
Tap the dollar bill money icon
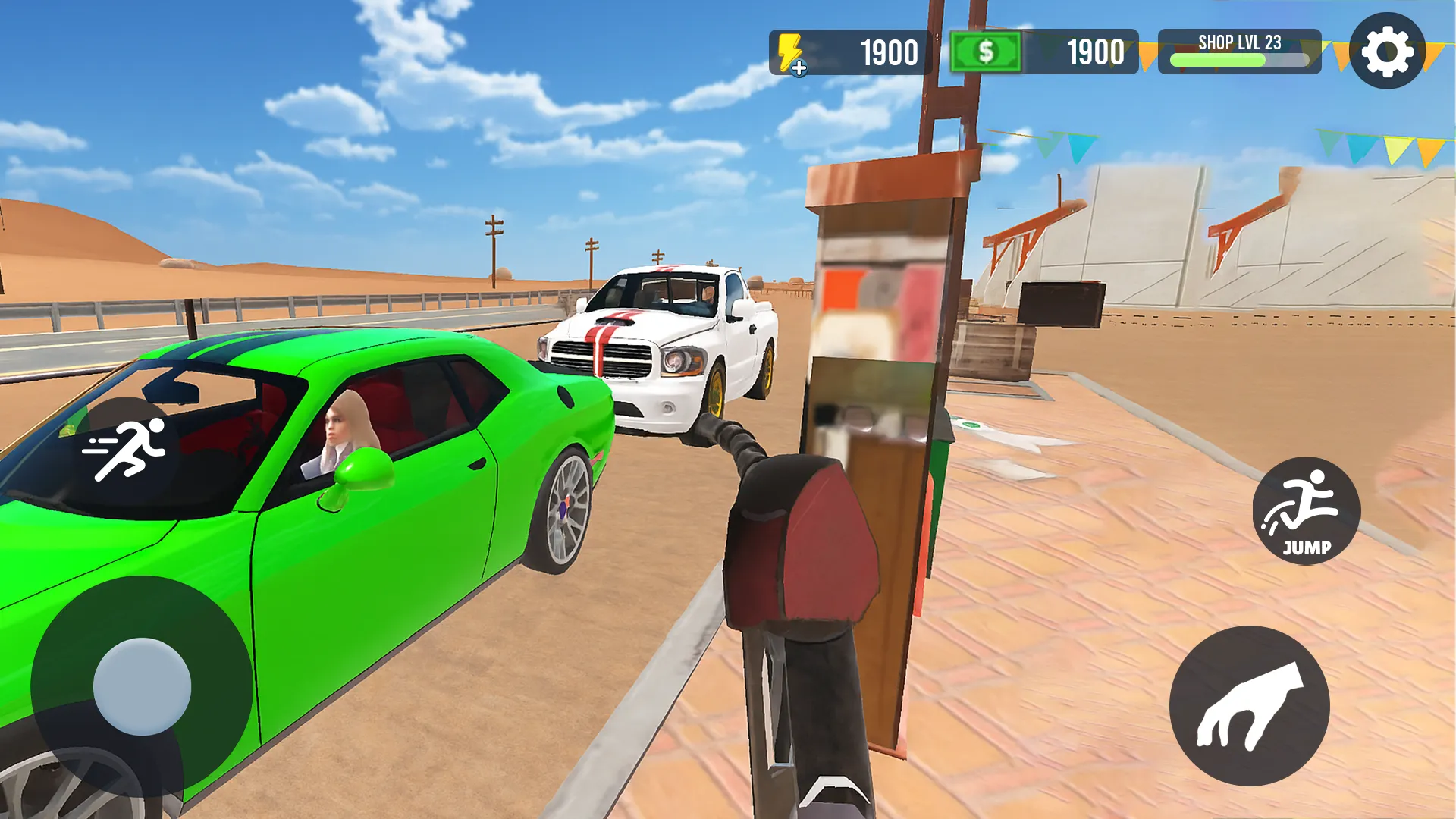click(986, 51)
